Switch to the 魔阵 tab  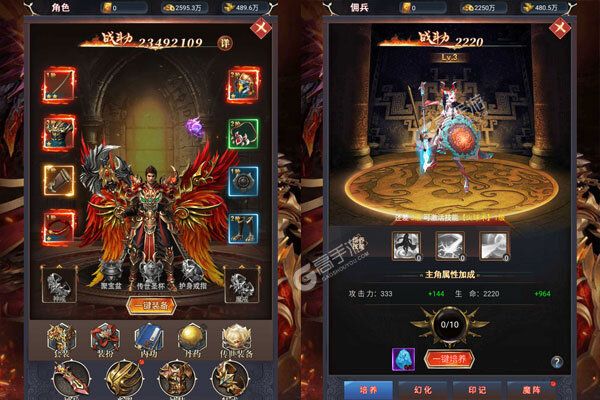click(x=551, y=389)
